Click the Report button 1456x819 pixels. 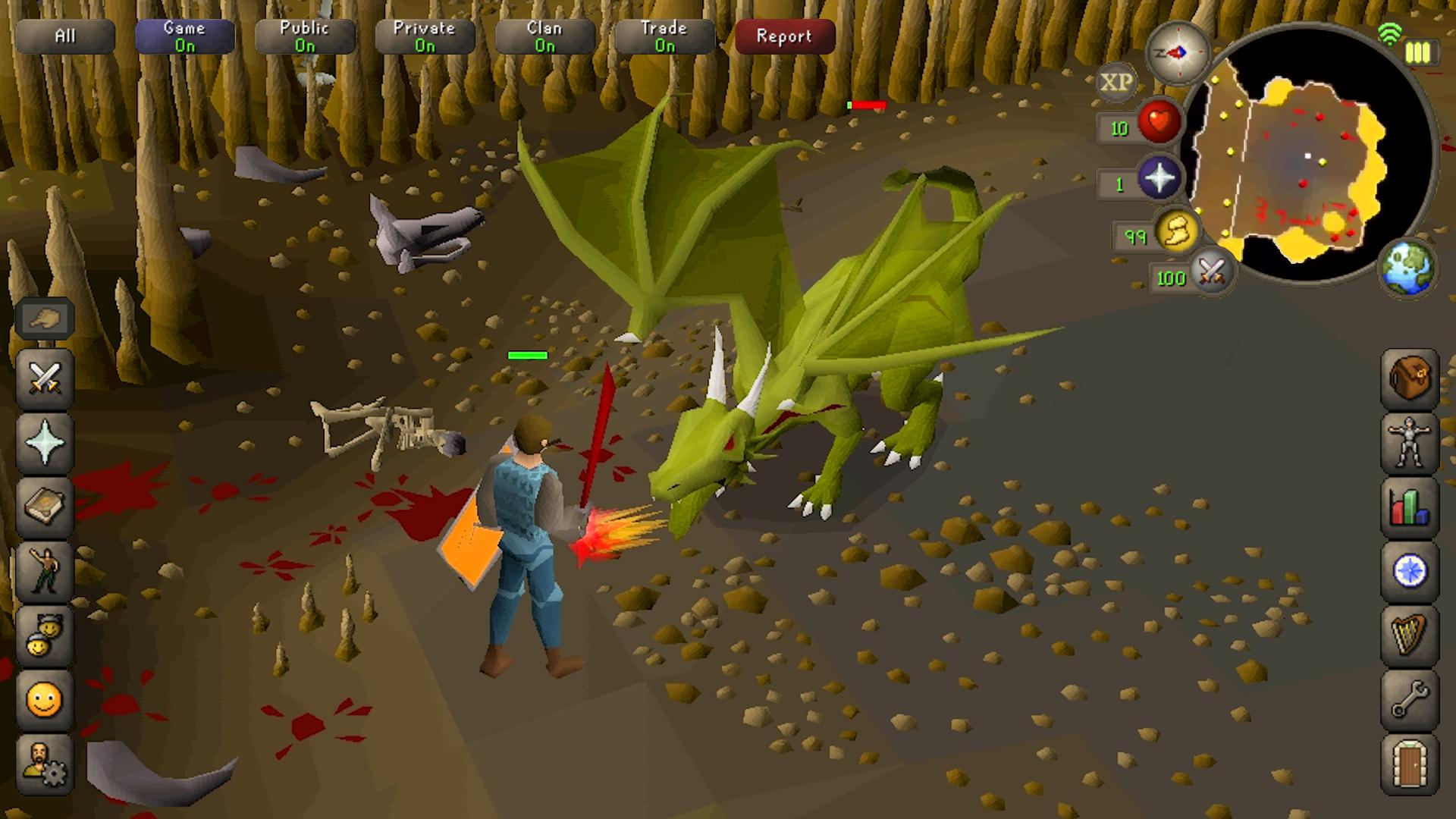click(784, 36)
